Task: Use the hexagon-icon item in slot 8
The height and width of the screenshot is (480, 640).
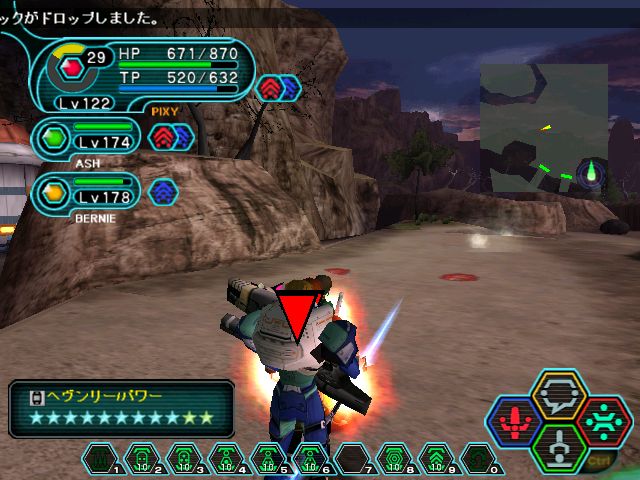Action: click(393, 459)
